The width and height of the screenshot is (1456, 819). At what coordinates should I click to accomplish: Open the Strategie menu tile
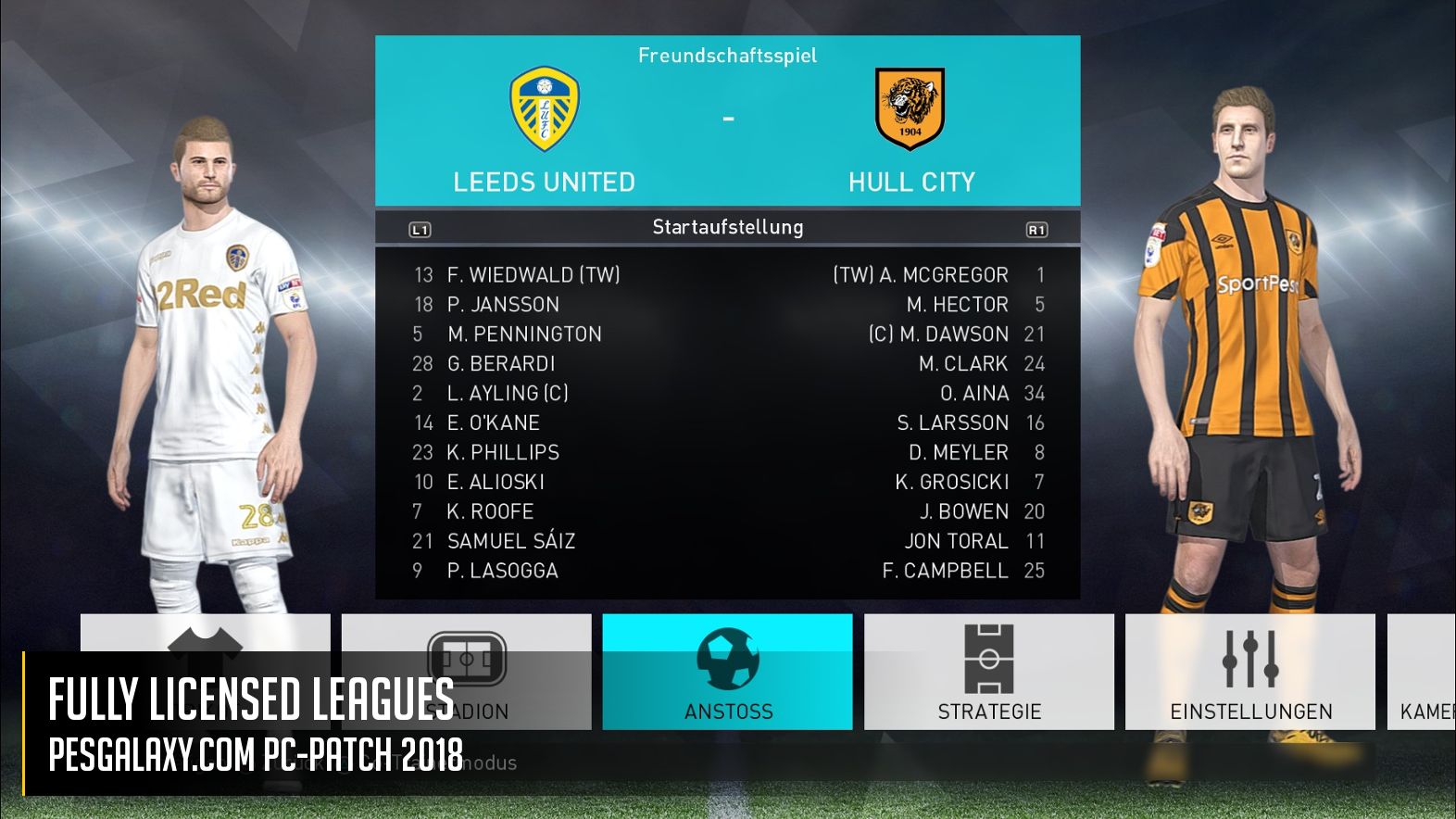coord(988,672)
